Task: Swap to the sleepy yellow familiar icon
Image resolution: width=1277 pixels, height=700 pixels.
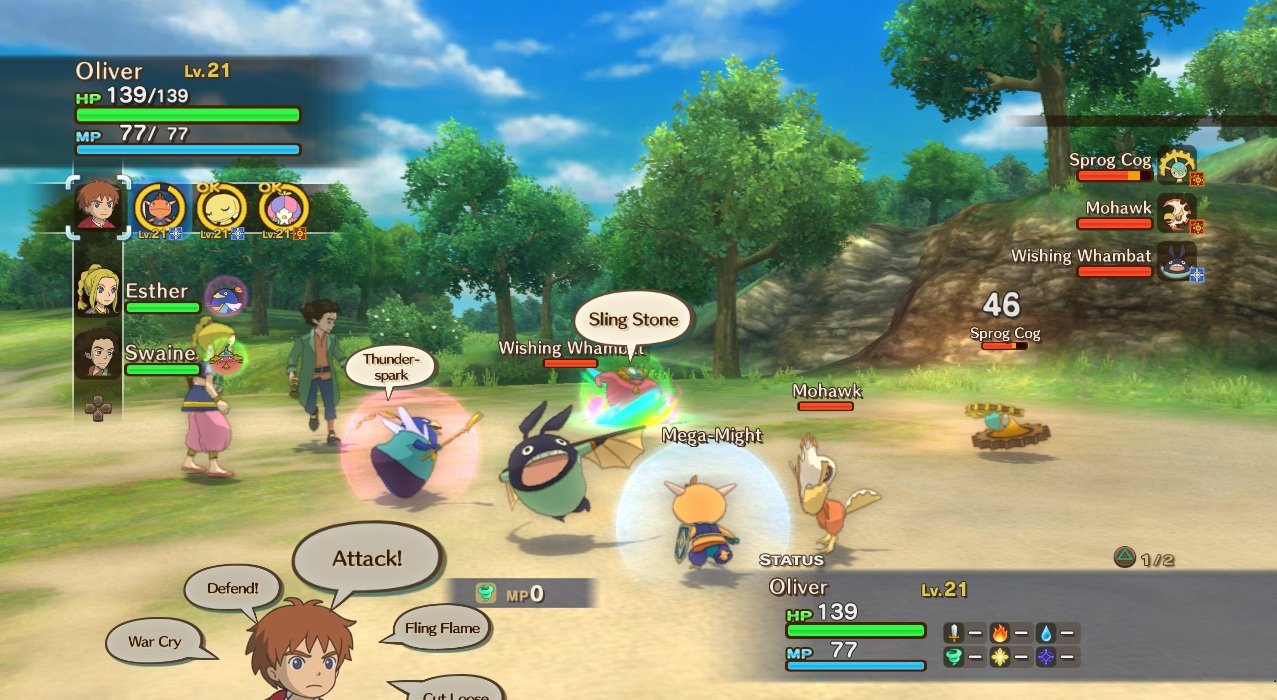Action: pos(221,208)
